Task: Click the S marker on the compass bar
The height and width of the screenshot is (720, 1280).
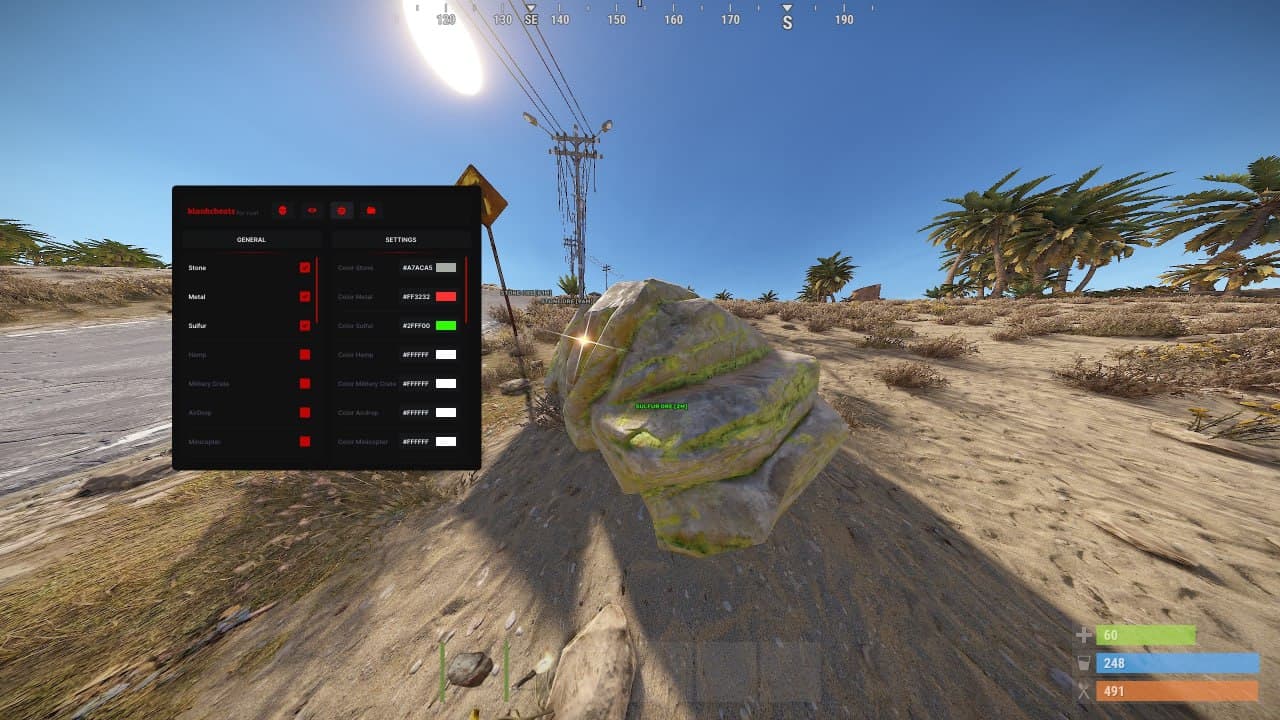Action: click(787, 20)
